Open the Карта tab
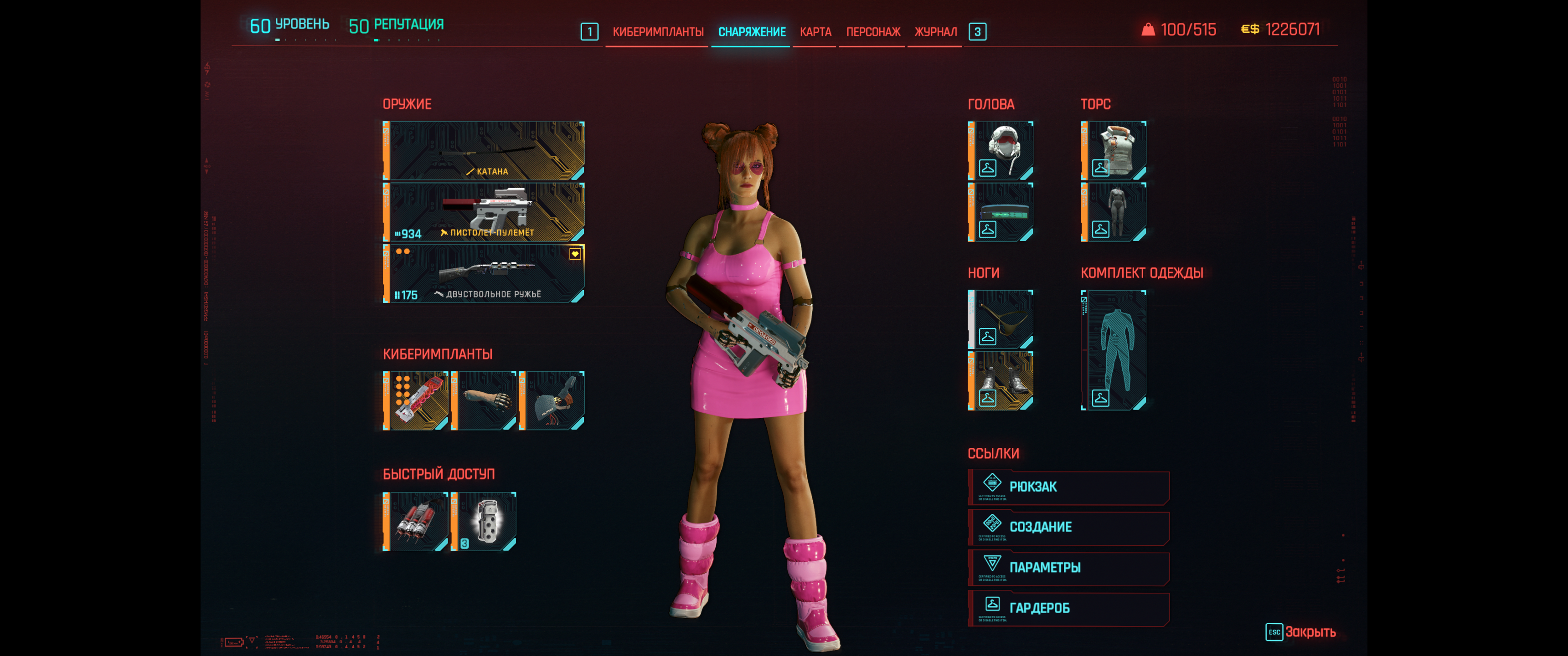The image size is (1568, 656). point(815,31)
